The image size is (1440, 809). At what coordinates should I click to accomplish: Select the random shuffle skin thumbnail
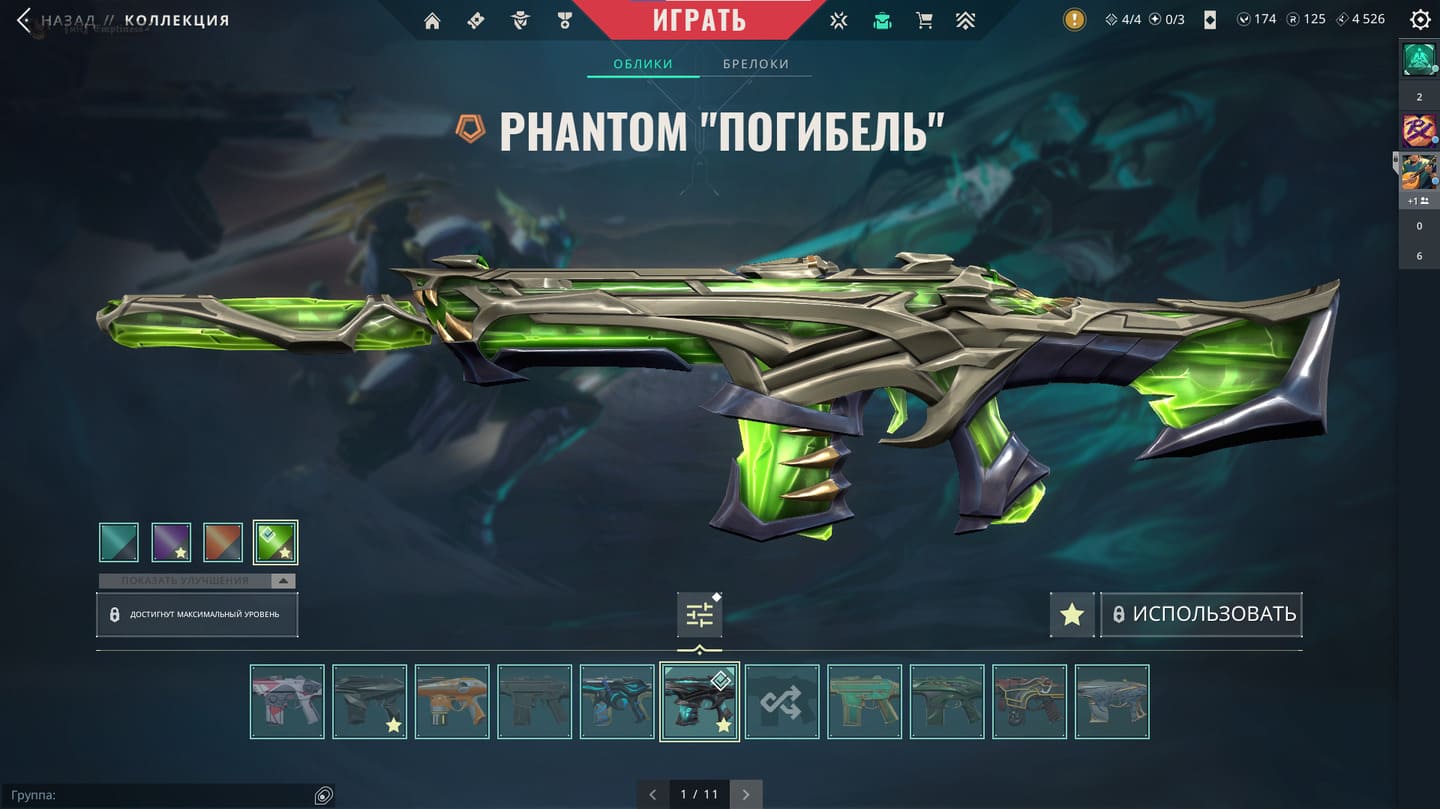(782, 702)
